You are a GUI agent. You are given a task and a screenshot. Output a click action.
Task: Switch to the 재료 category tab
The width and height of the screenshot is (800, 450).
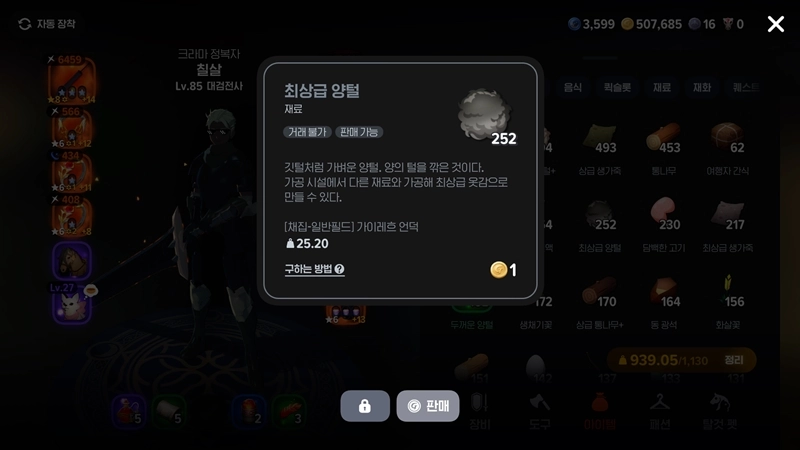[x=661, y=88]
